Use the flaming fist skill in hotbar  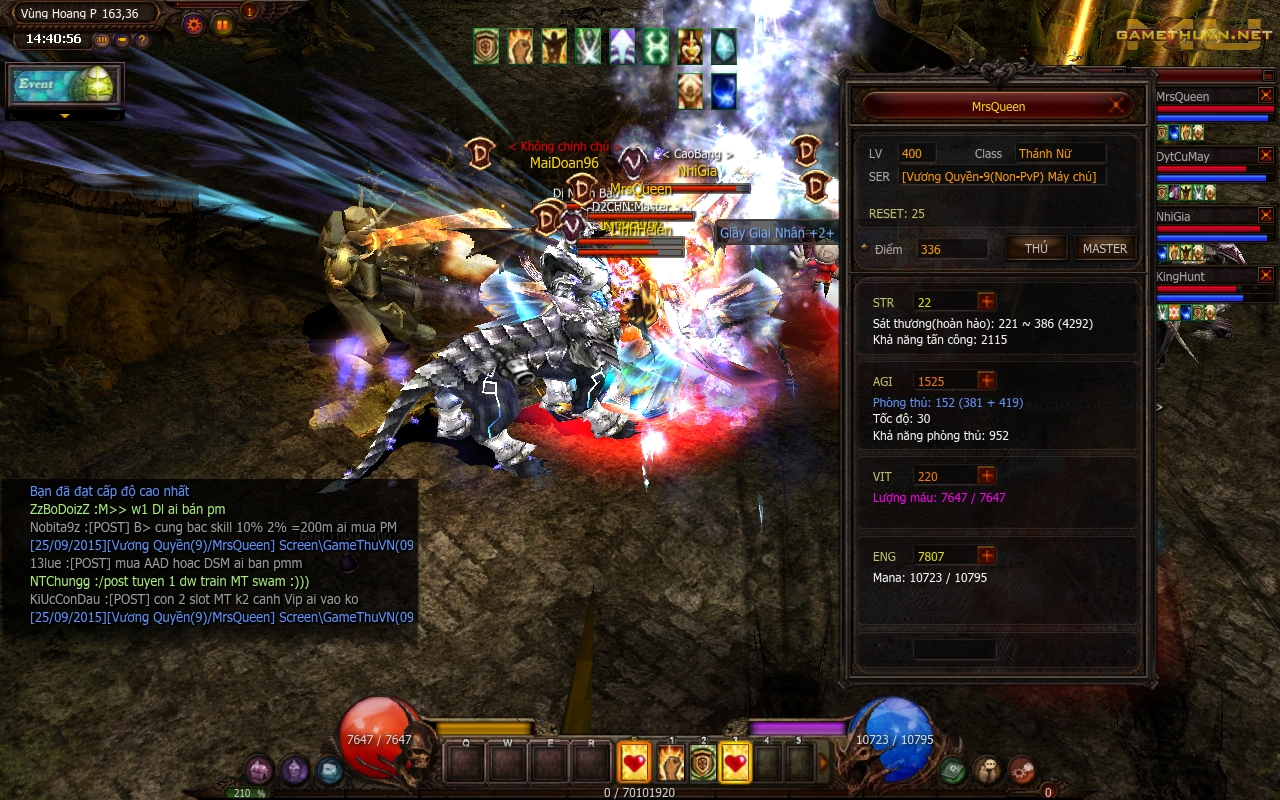pos(670,764)
